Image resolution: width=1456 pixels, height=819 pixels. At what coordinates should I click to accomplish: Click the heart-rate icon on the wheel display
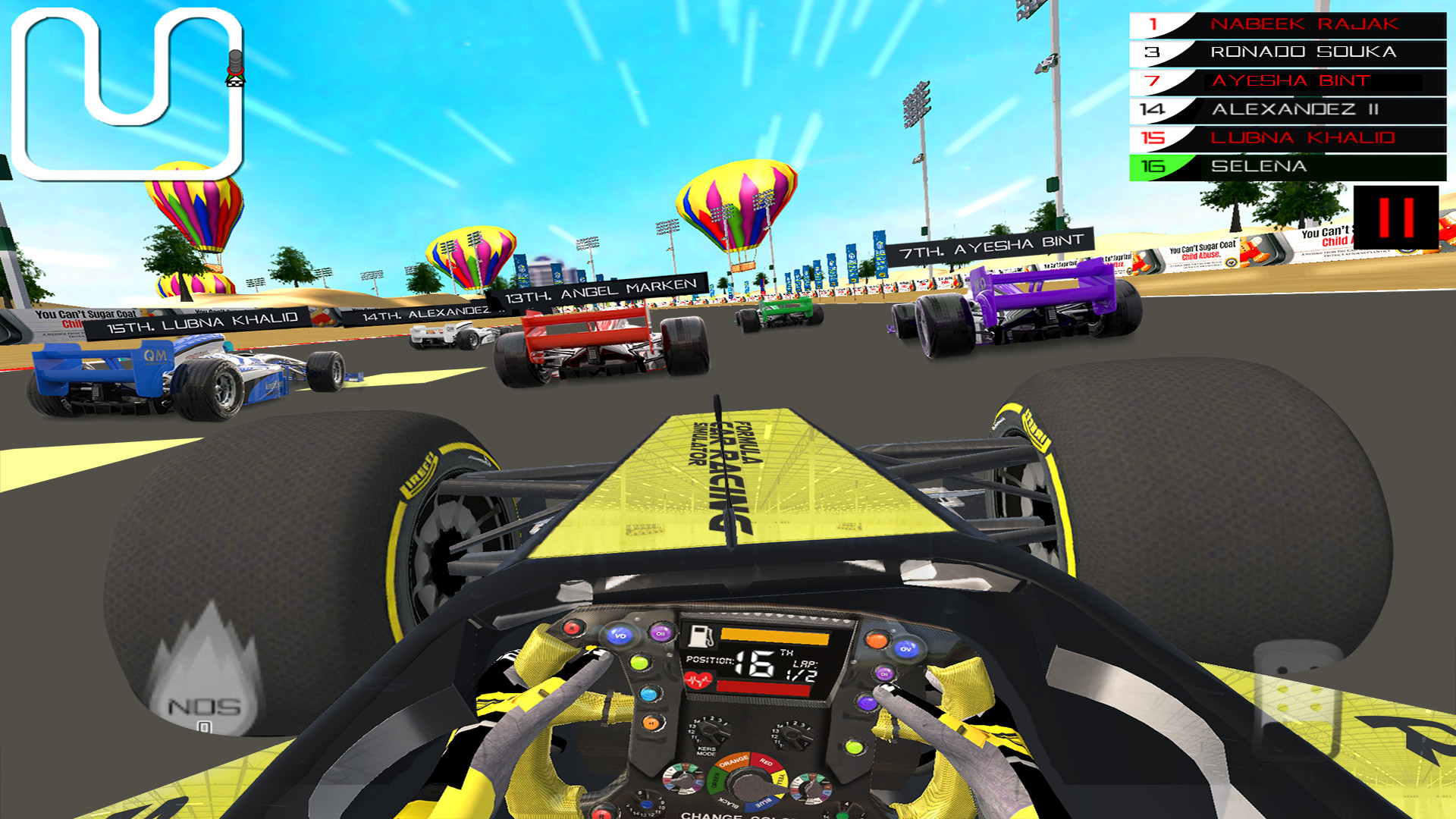tap(698, 680)
